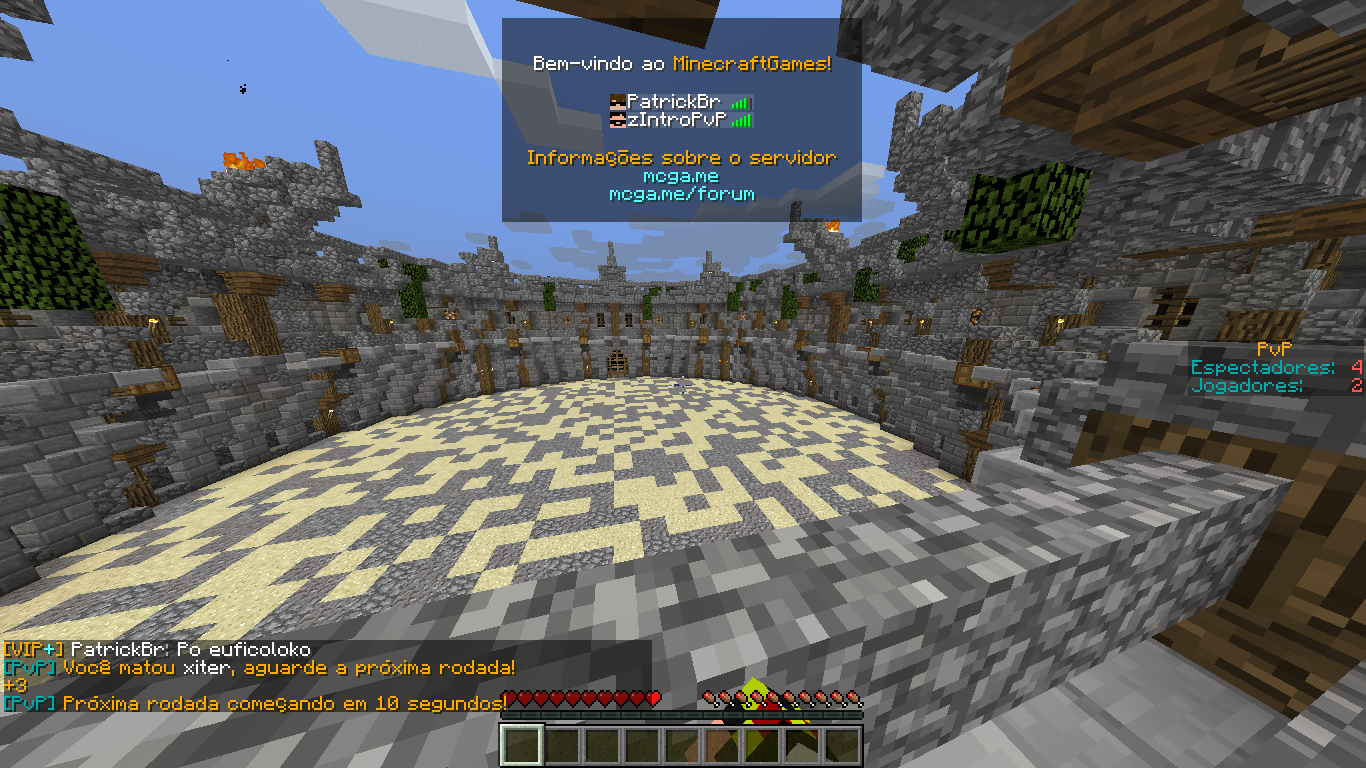Select the PatrickBr row in the player list

pyautogui.click(x=680, y=102)
